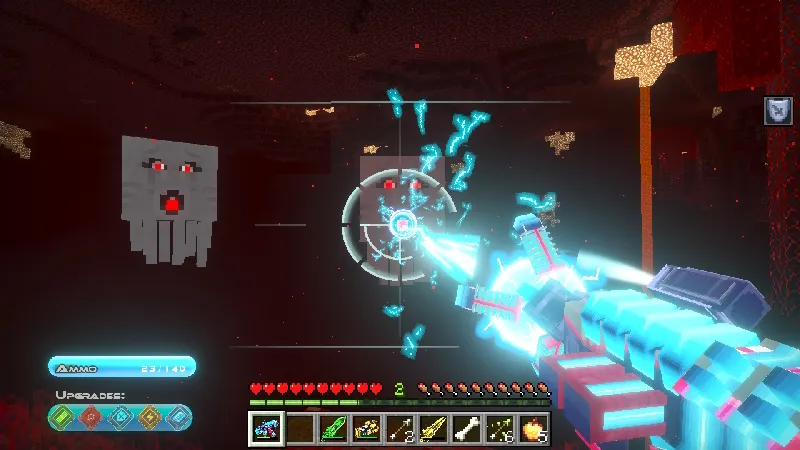Select the green crystal sword slot
Viewport: 800px width, 450px height.
point(333,429)
